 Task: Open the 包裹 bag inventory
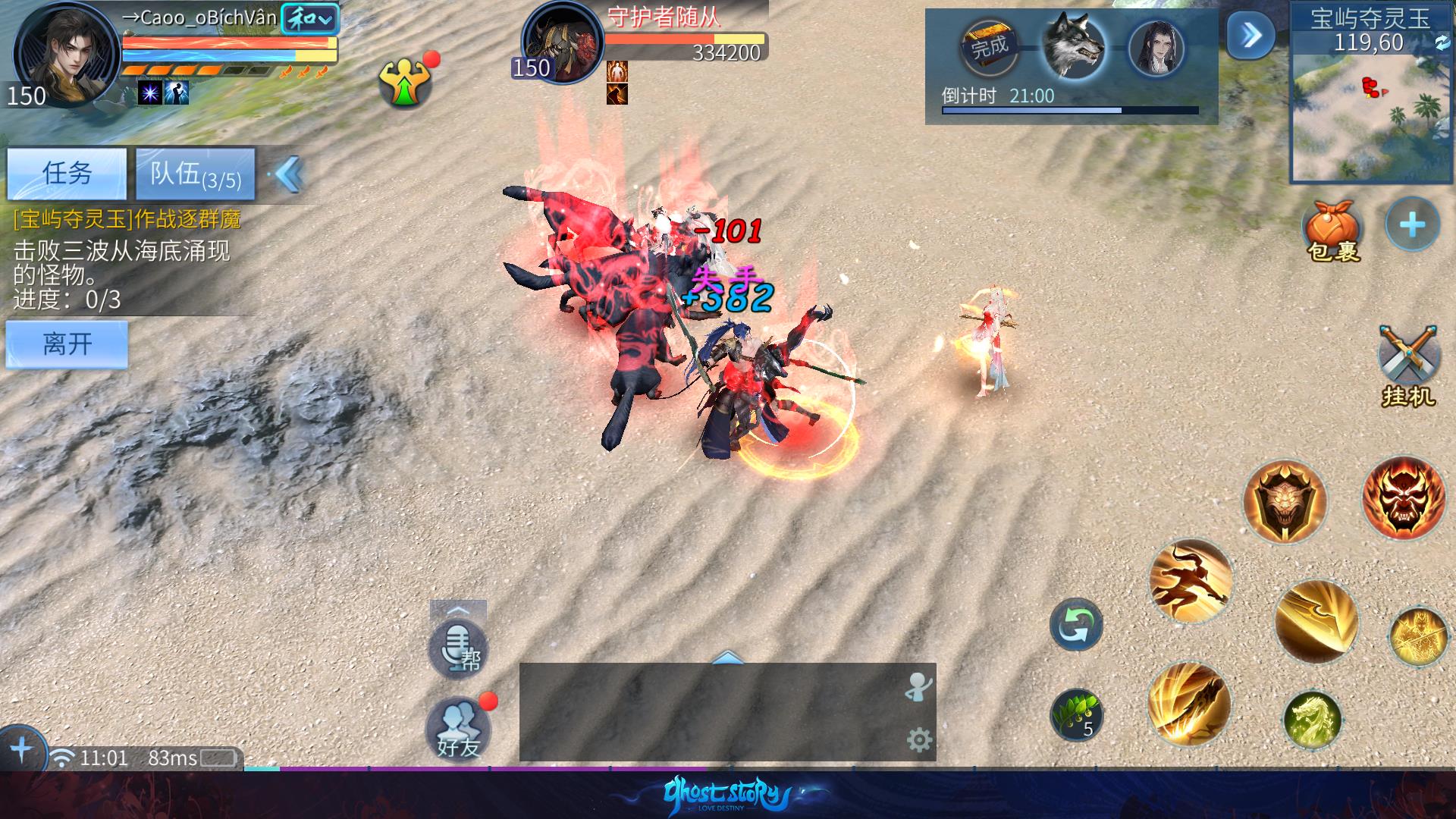[x=1332, y=229]
